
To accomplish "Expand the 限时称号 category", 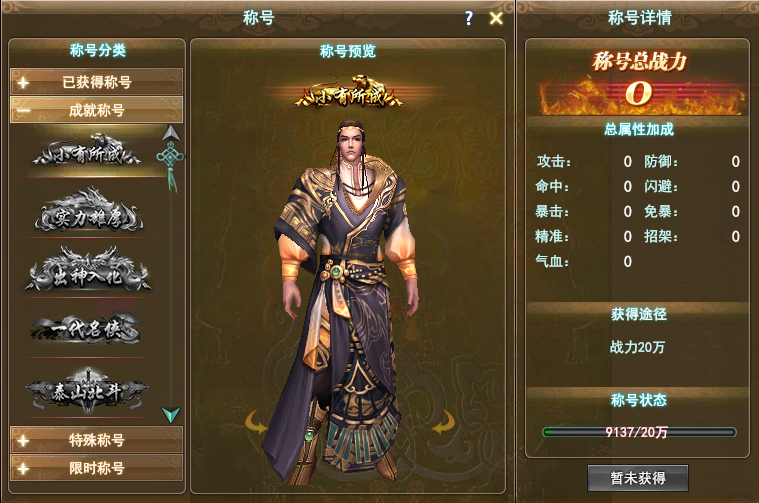I will click(x=97, y=467).
